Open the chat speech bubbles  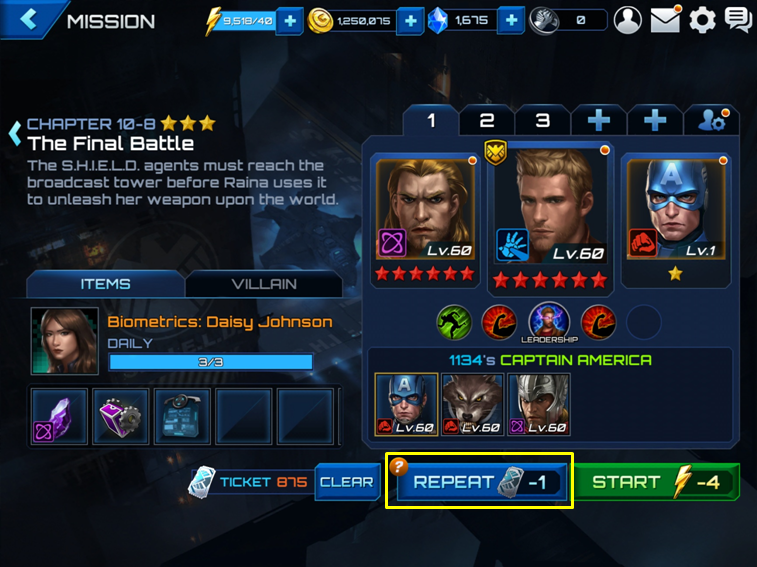coord(738,20)
